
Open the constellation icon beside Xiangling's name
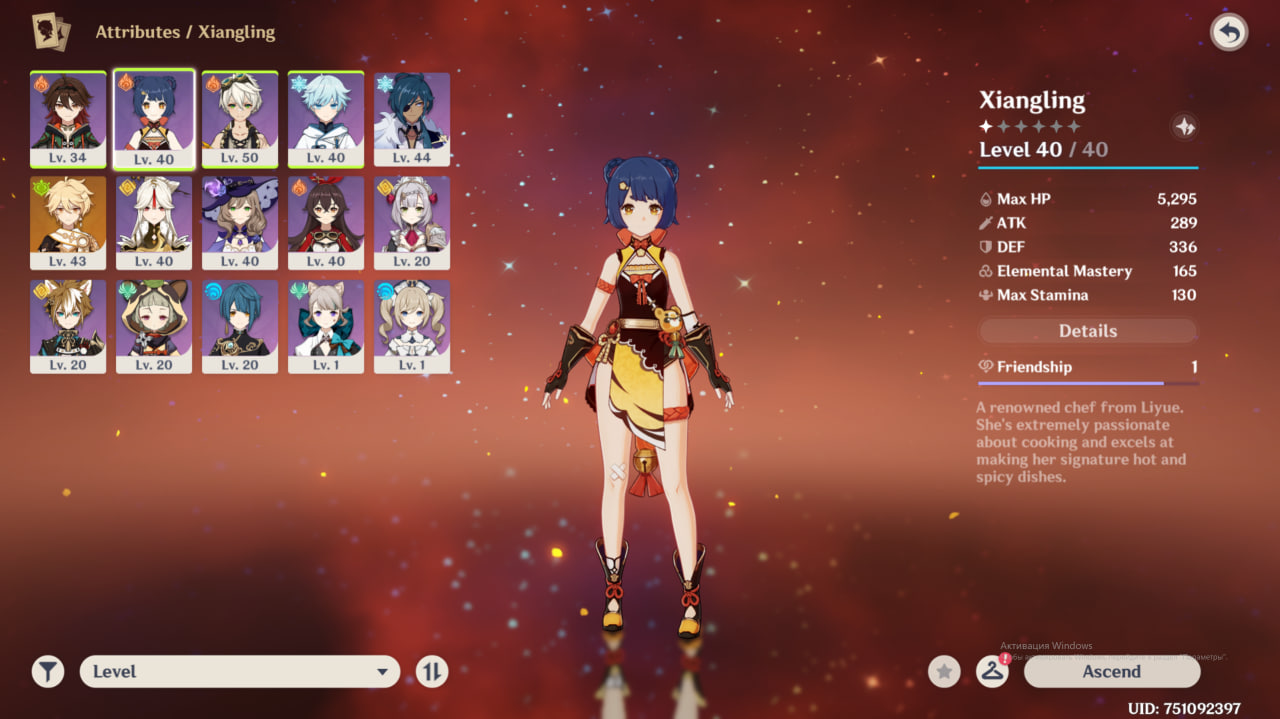pos(1184,127)
